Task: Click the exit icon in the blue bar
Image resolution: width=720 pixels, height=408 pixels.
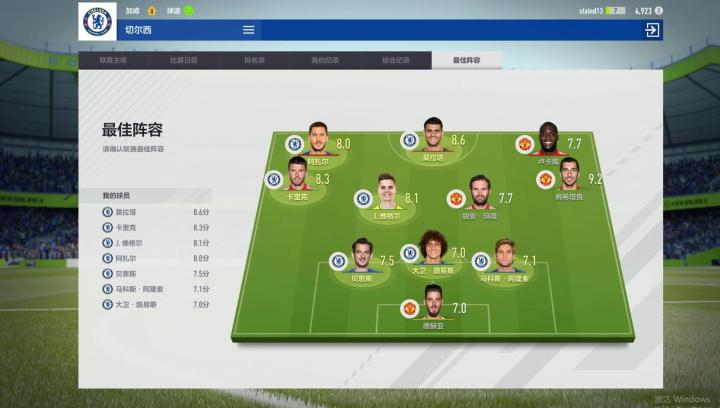Action: (652, 30)
